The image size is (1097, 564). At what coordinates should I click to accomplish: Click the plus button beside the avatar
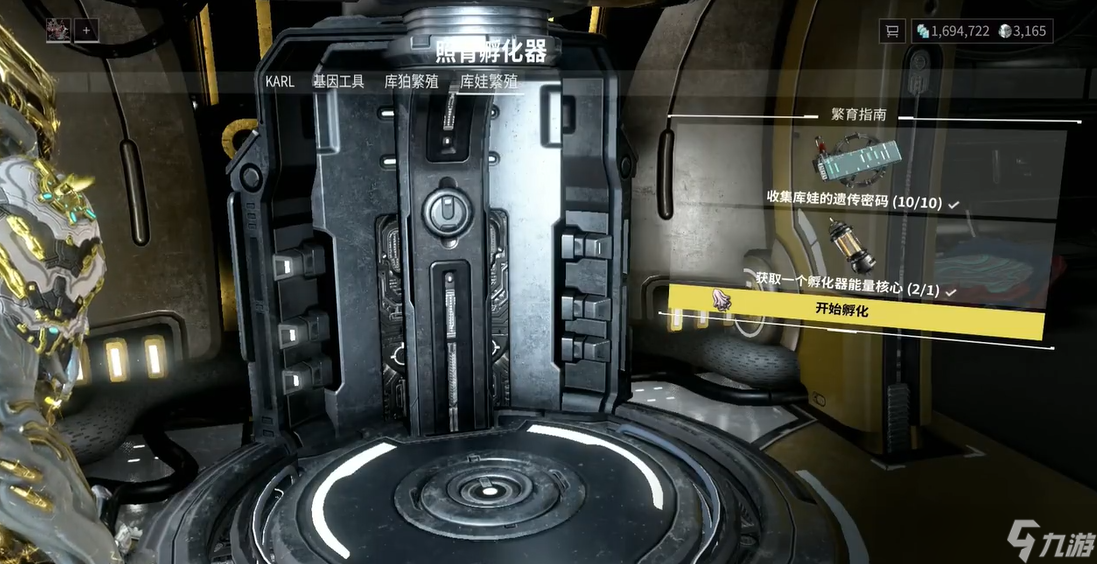point(86,30)
